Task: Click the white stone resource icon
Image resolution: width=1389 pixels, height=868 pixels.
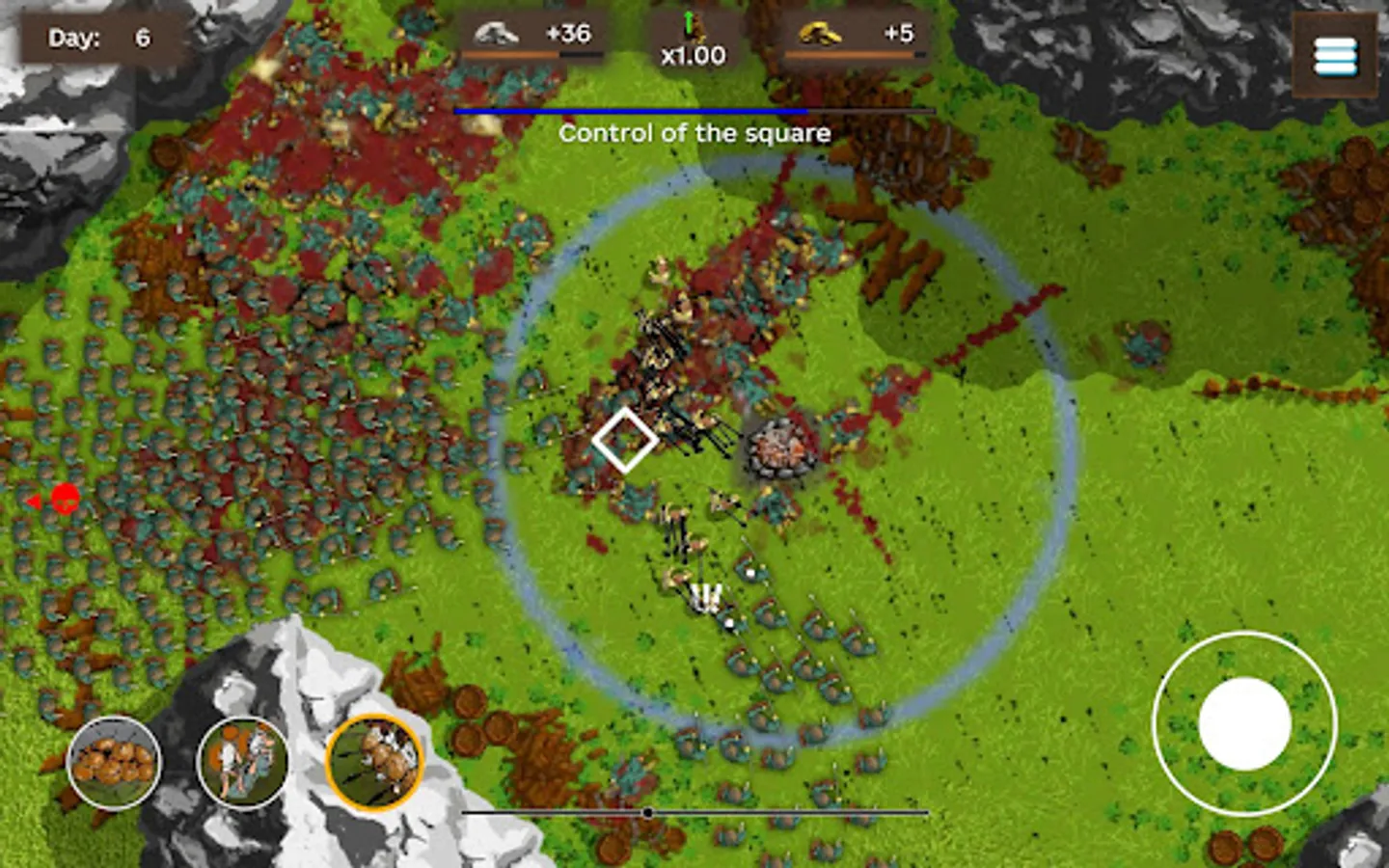Action: 496,31
